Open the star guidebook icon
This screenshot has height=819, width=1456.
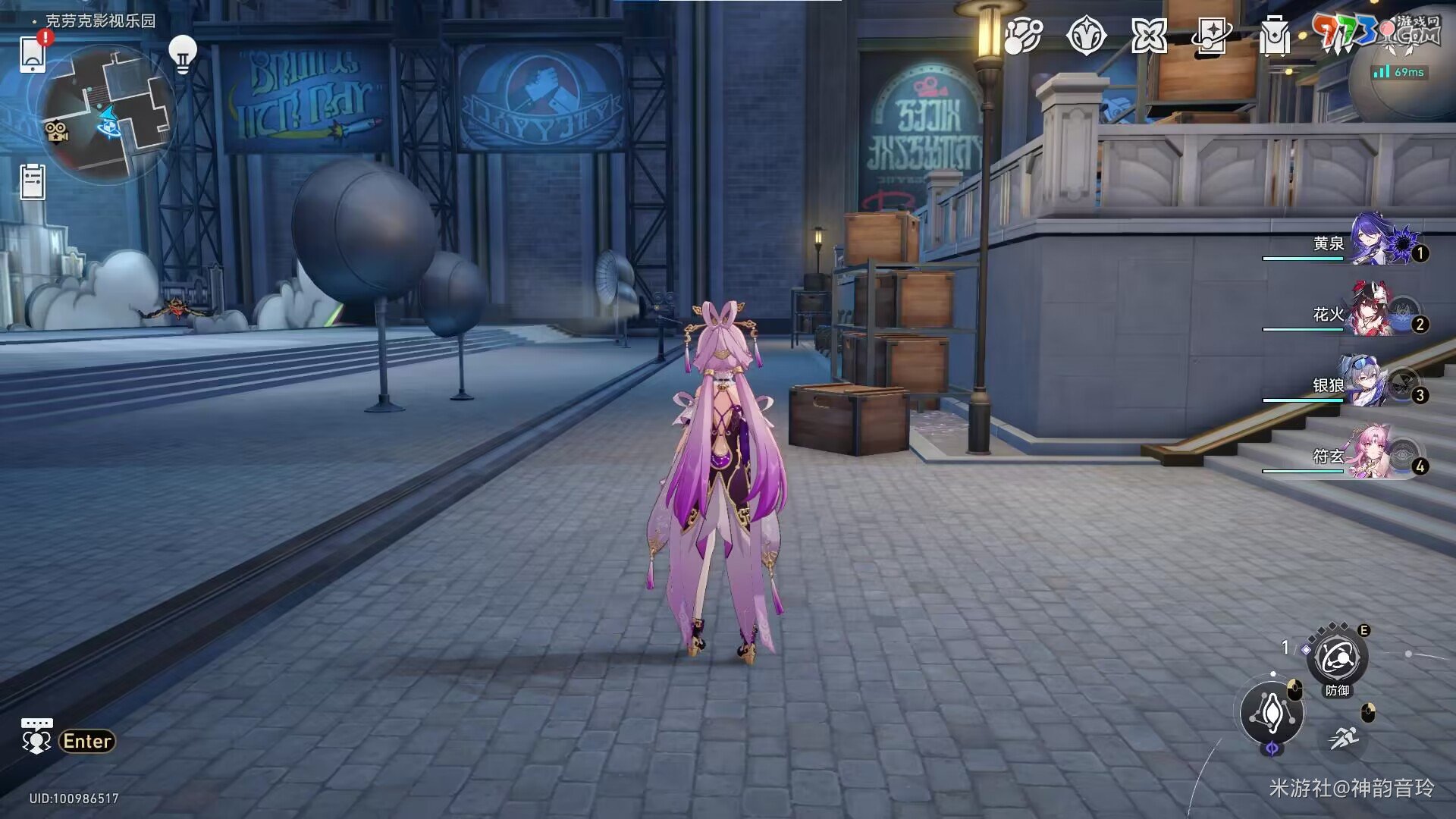pos(1211,36)
